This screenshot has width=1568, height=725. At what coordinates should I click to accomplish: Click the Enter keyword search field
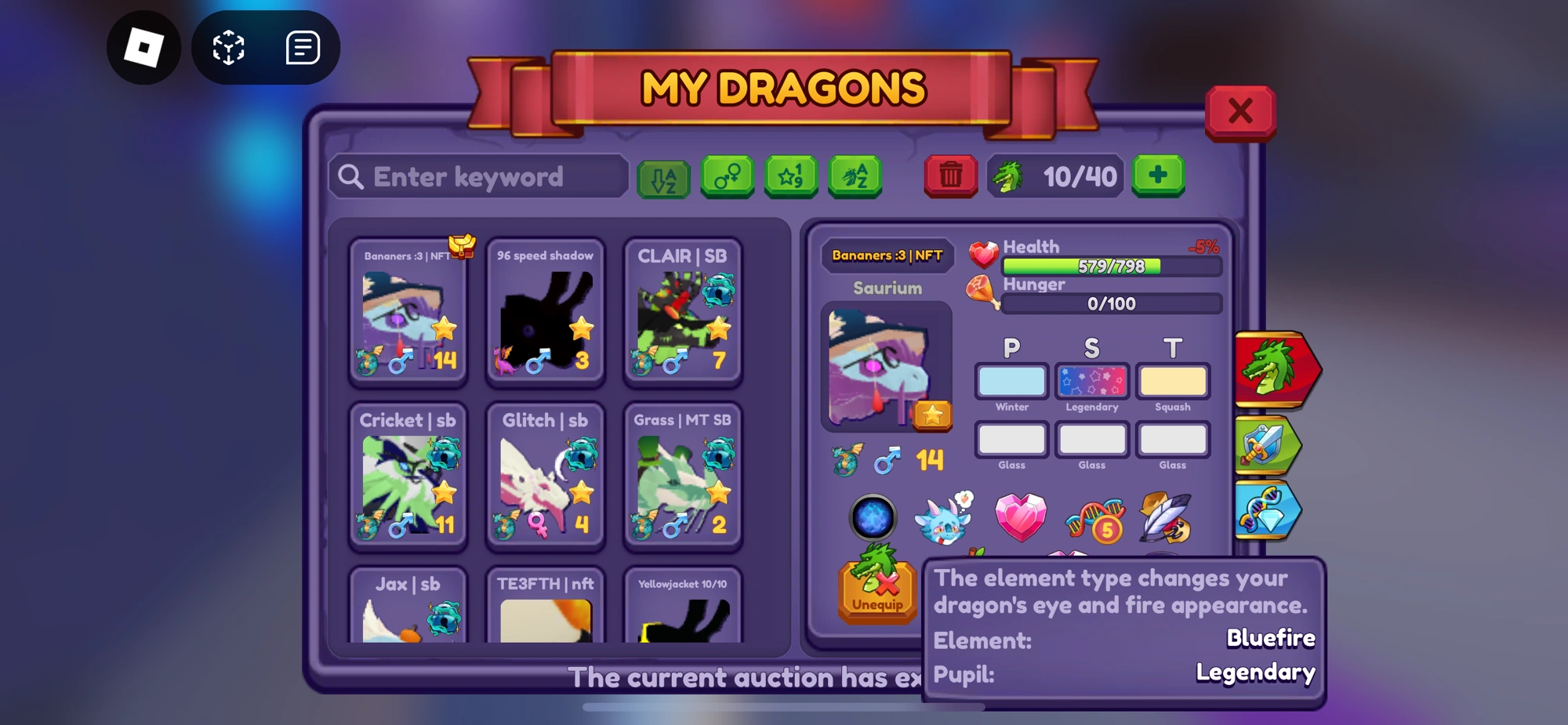(477, 176)
